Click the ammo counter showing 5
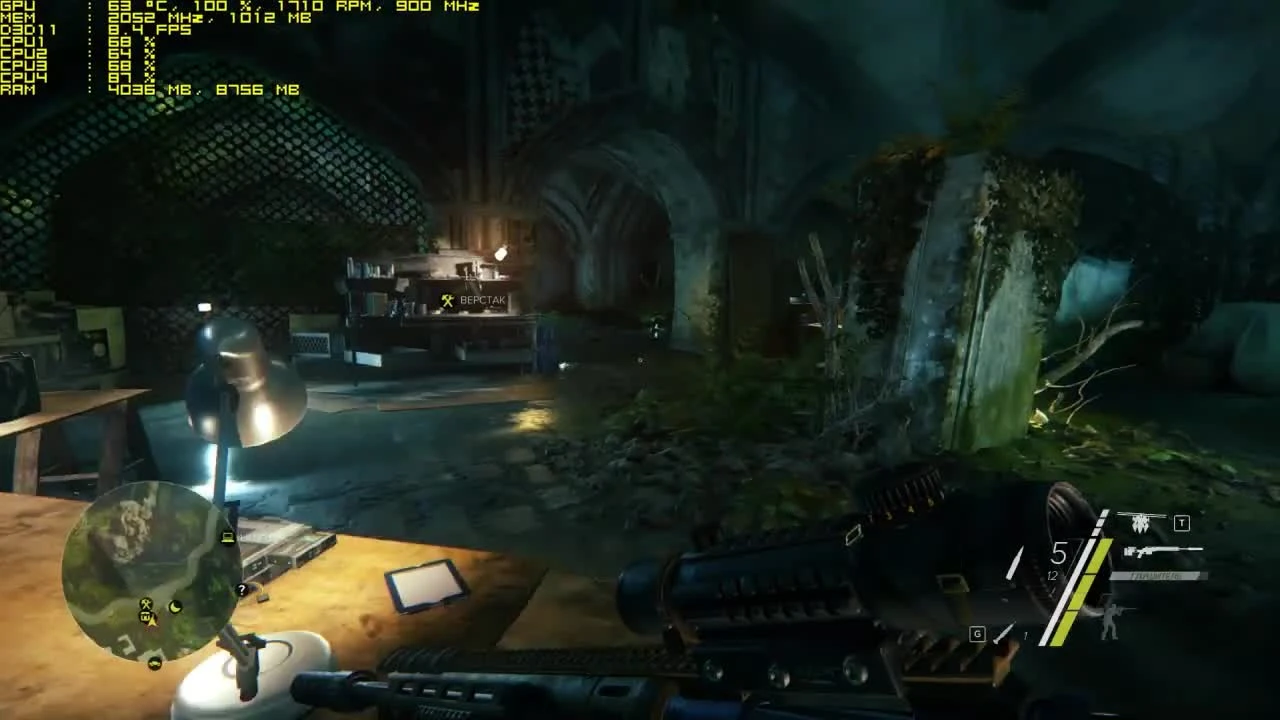This screenshot has width=1280, height=720. 1059,552
